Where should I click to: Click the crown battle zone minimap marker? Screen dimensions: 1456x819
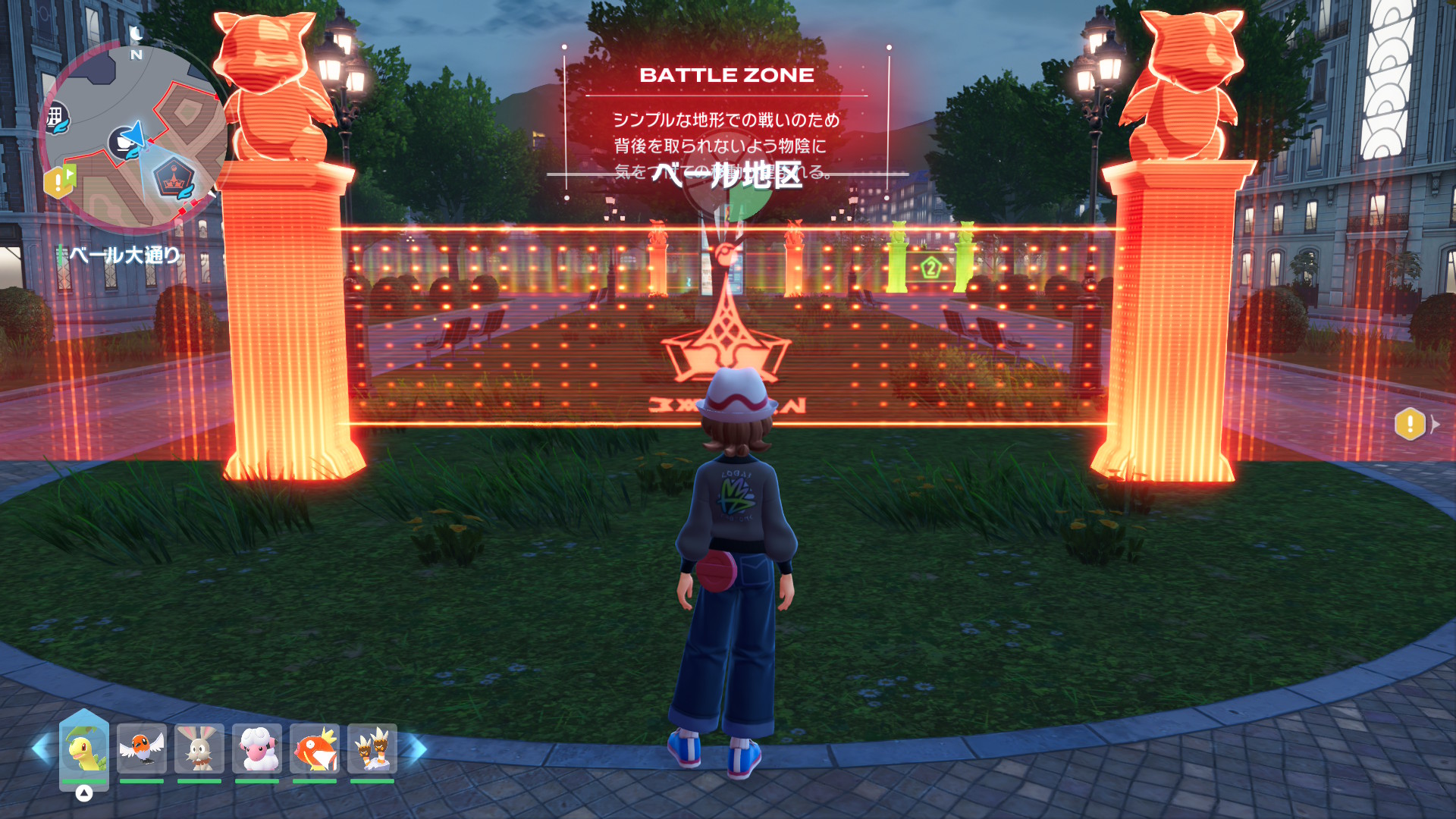point(174,180)
